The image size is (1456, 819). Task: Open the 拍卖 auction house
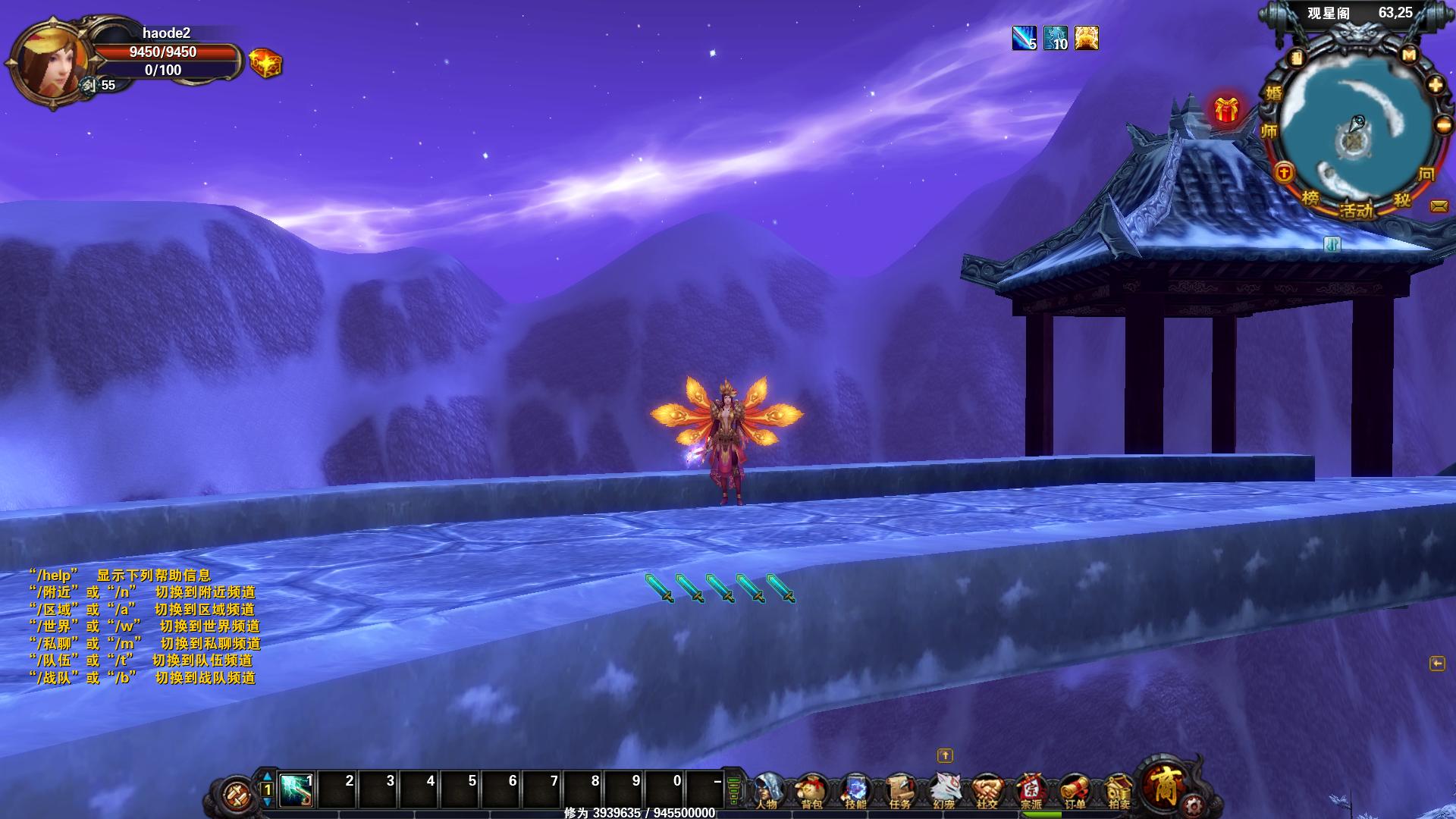point(1119,791)
